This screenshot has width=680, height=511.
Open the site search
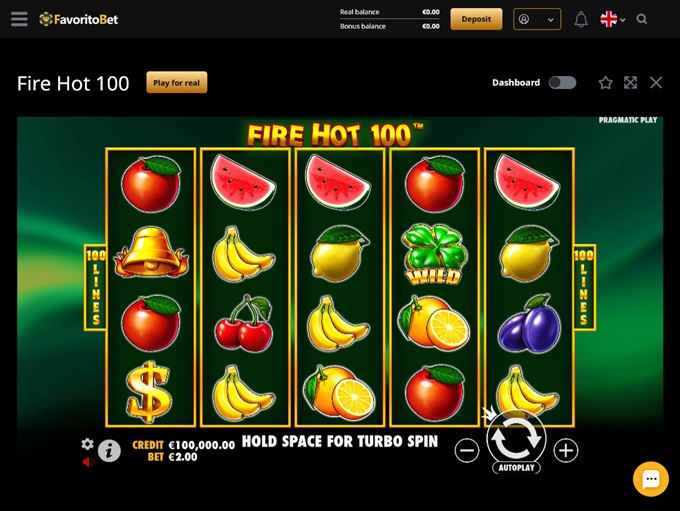point(642,19)
